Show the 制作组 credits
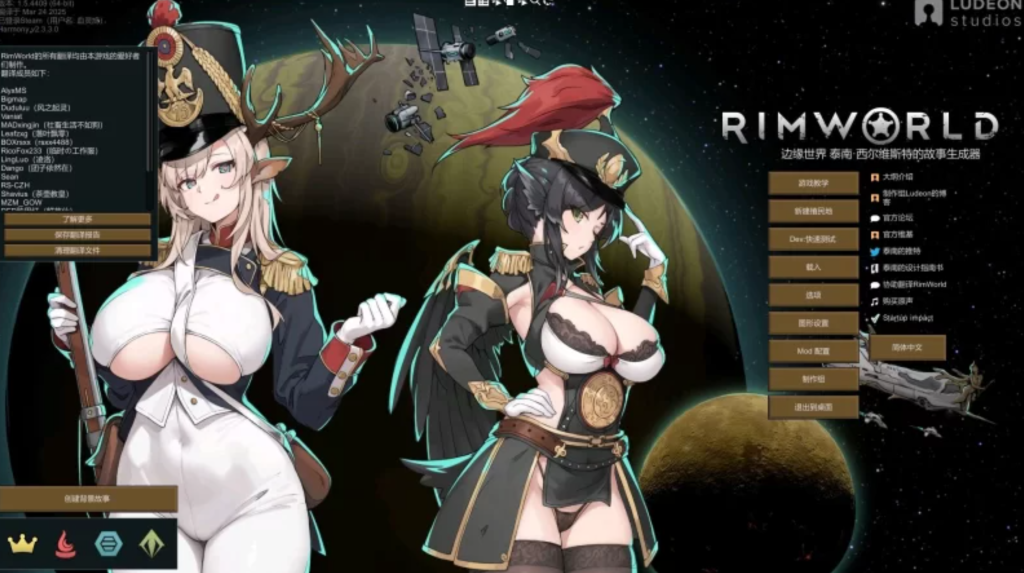 [x=813, y=379]
